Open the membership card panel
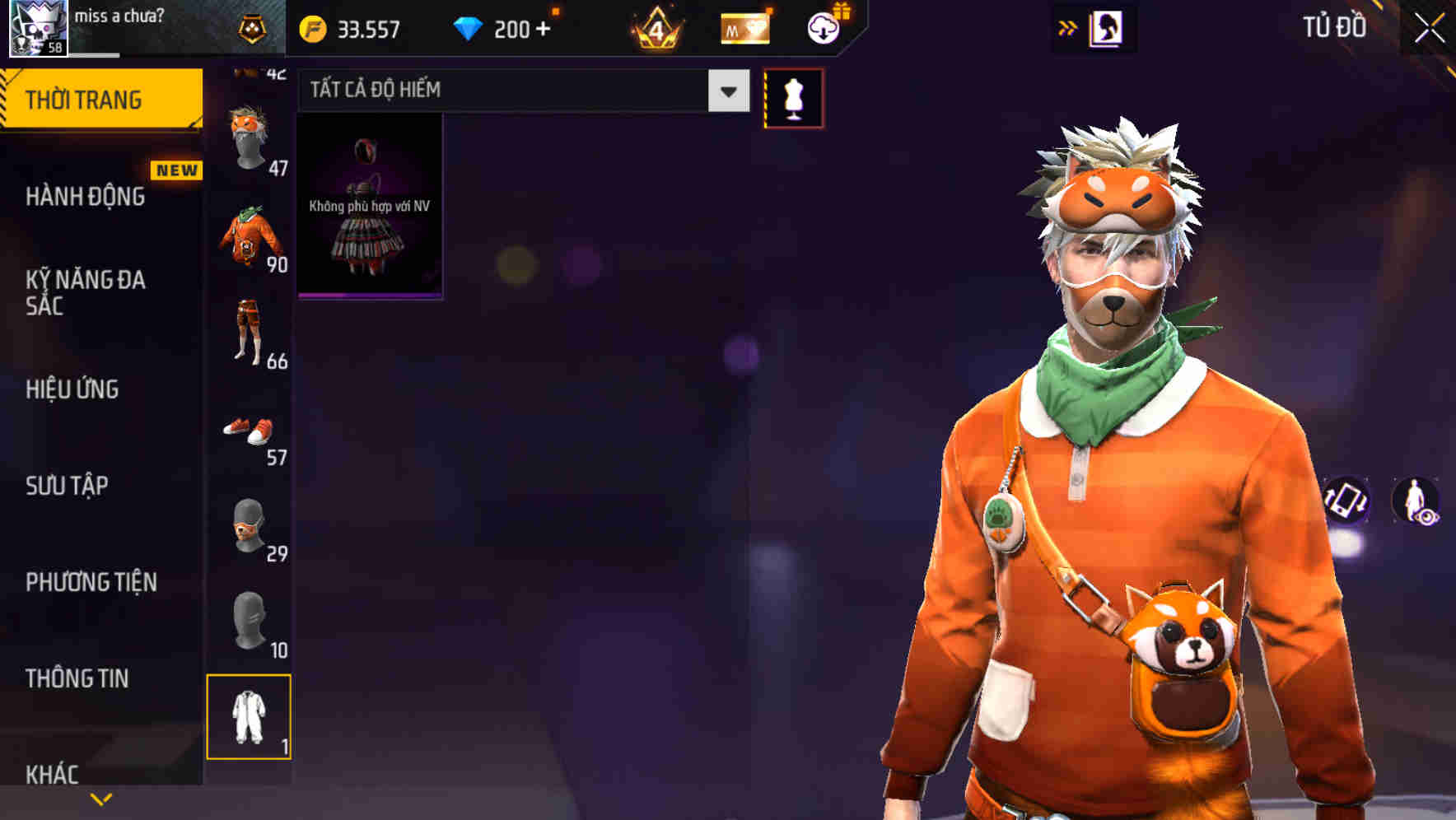Viewport: 1456px width, 820px height. [744, 28]
